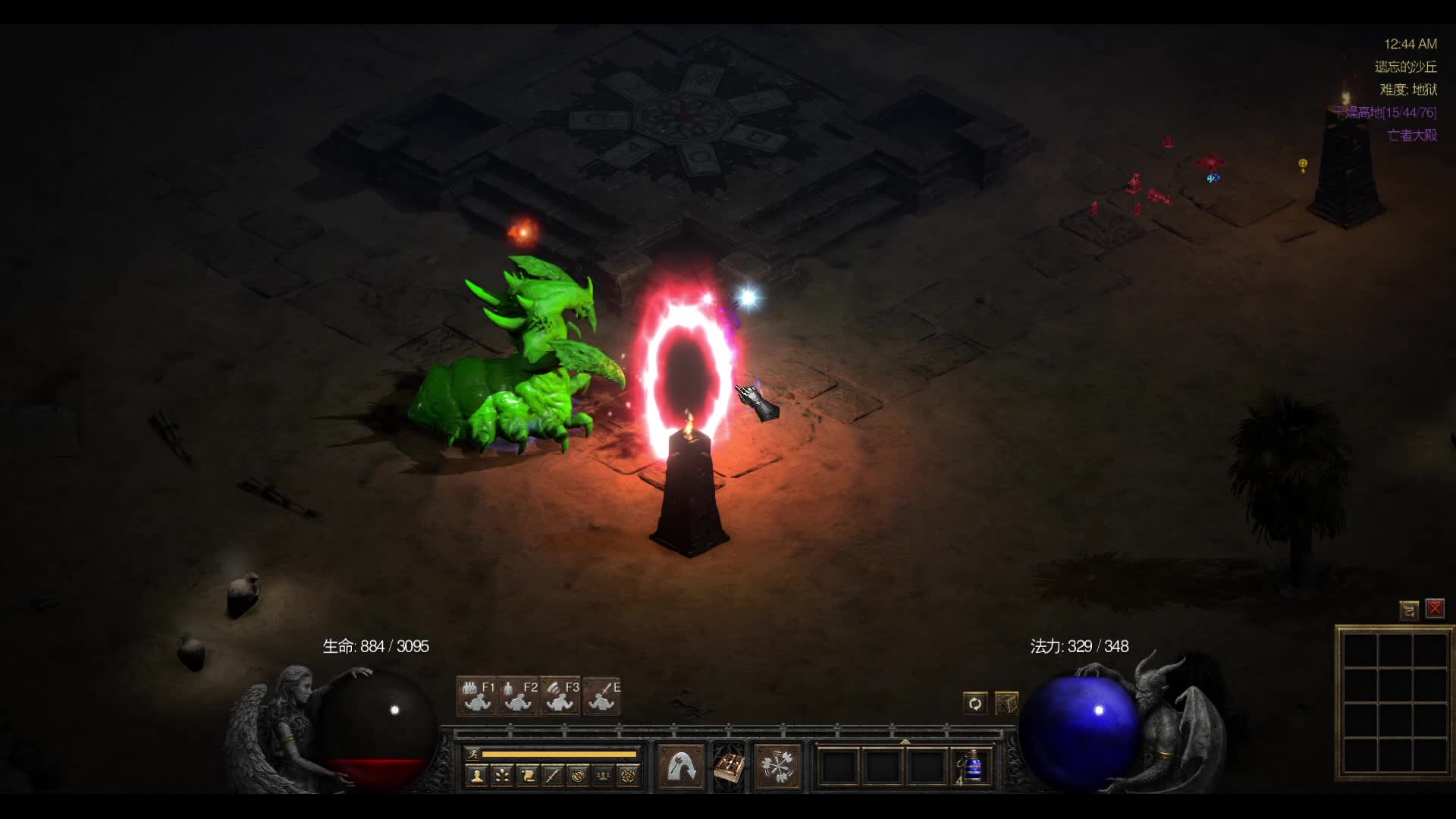Select the F2 warcry skill icon
This screenshot has height=819, width=1456.
(x=519, y=696)
